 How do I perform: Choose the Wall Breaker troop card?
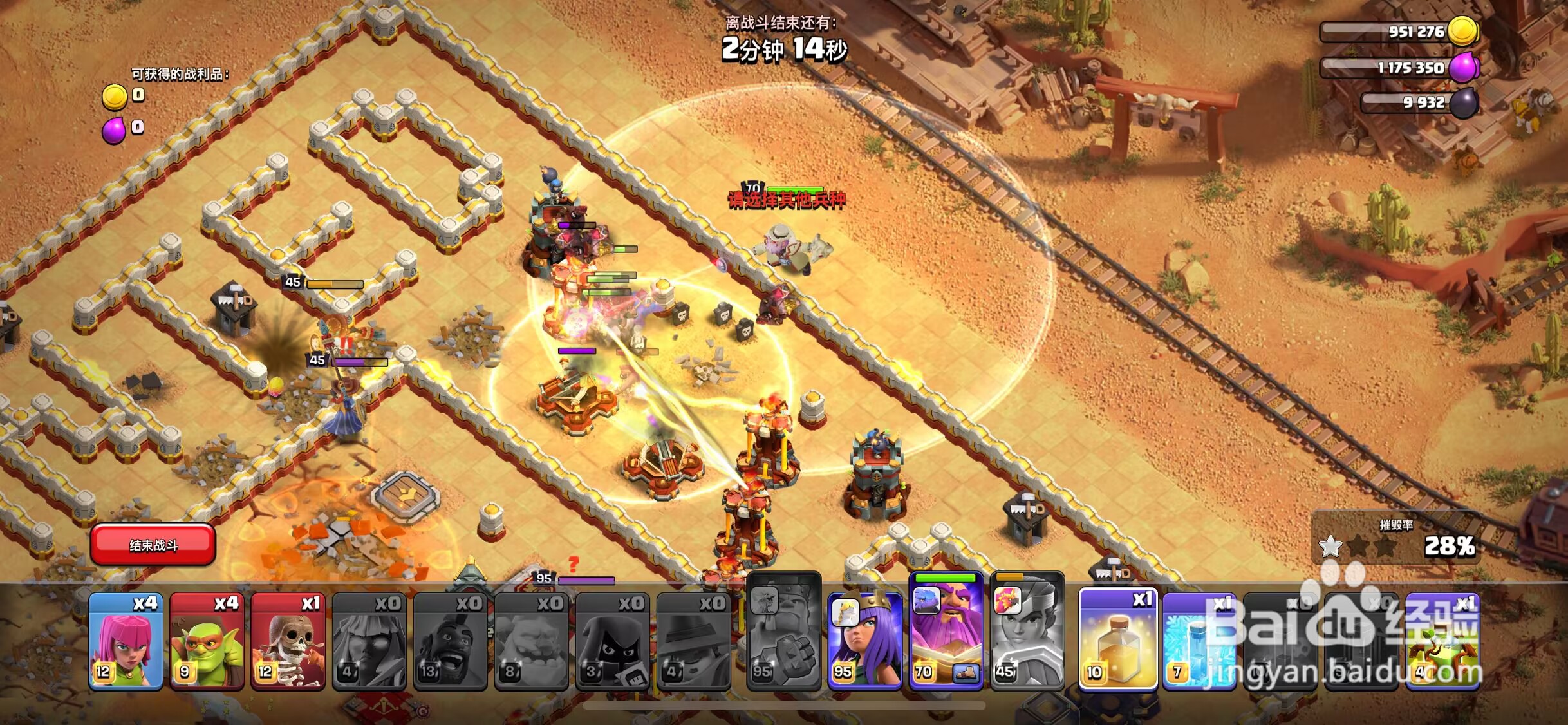[288, 640]
